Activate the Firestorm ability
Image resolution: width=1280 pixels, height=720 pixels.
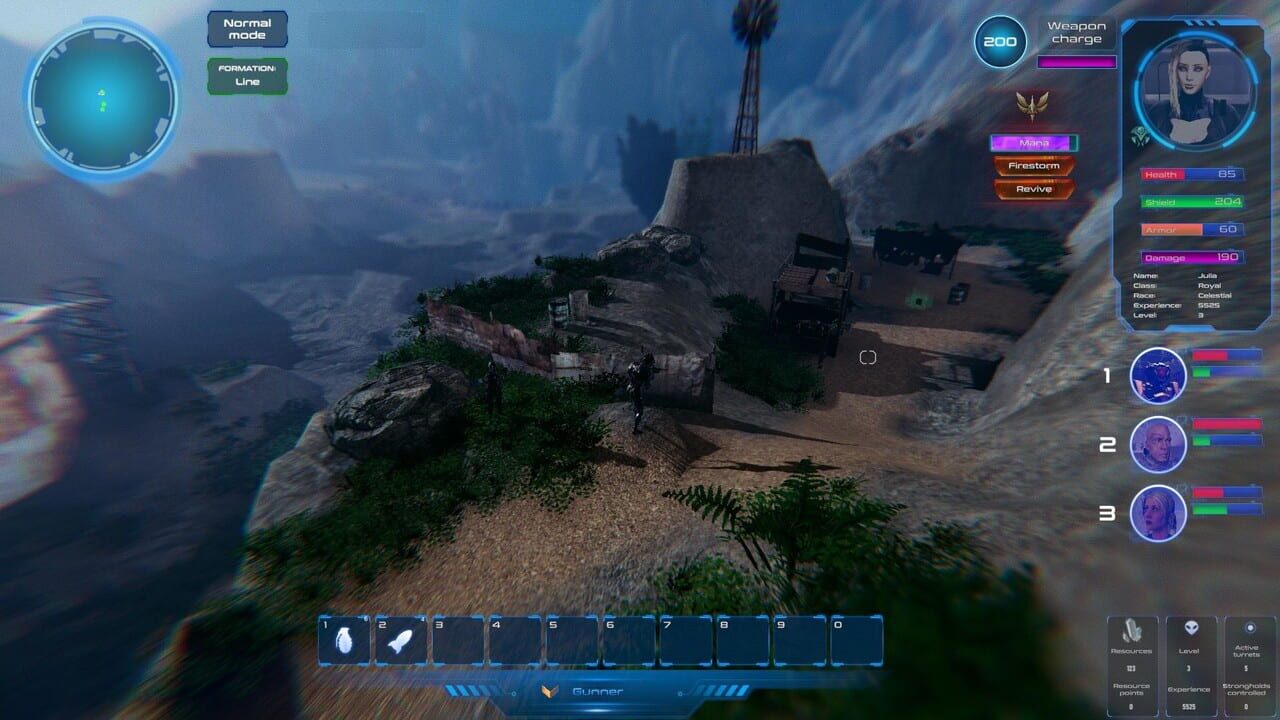pos(1033,165)
